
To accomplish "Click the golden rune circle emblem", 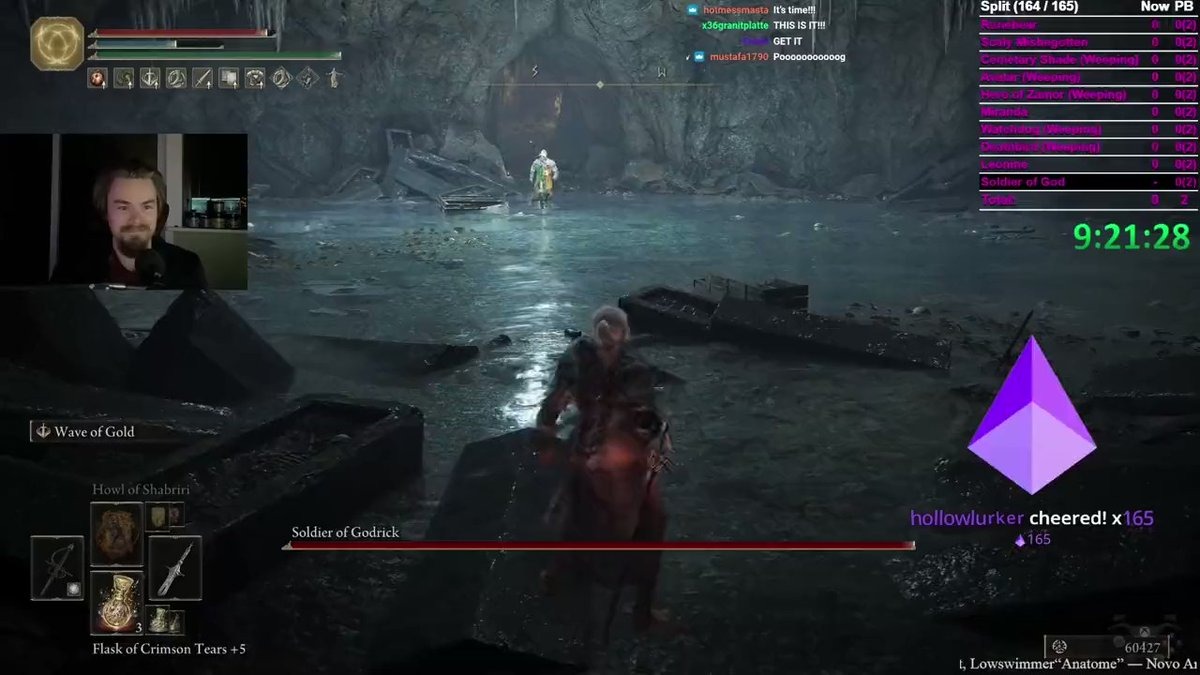I will 55,44.
